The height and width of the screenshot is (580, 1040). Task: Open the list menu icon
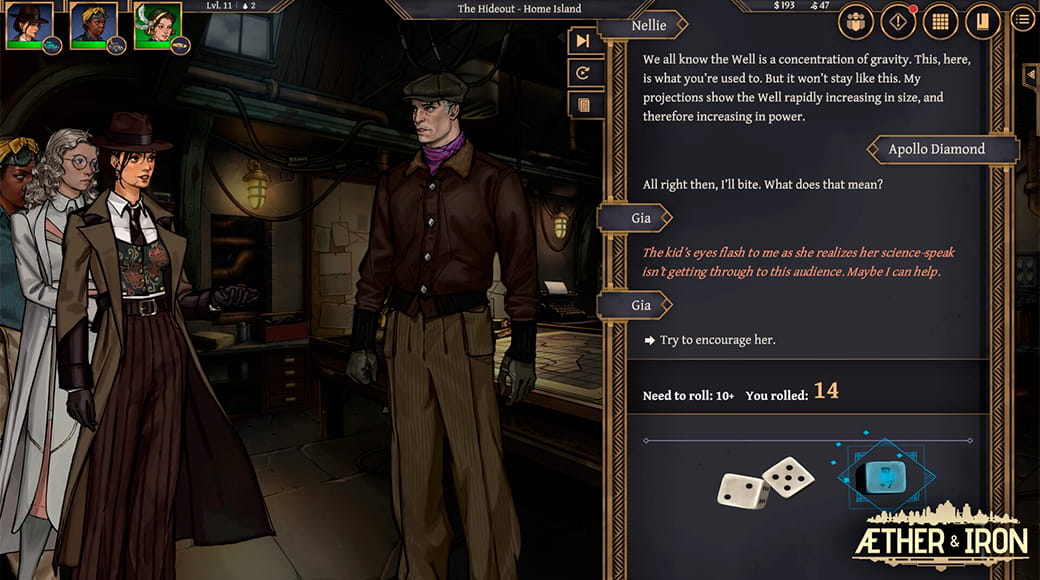pos(1021,19)
